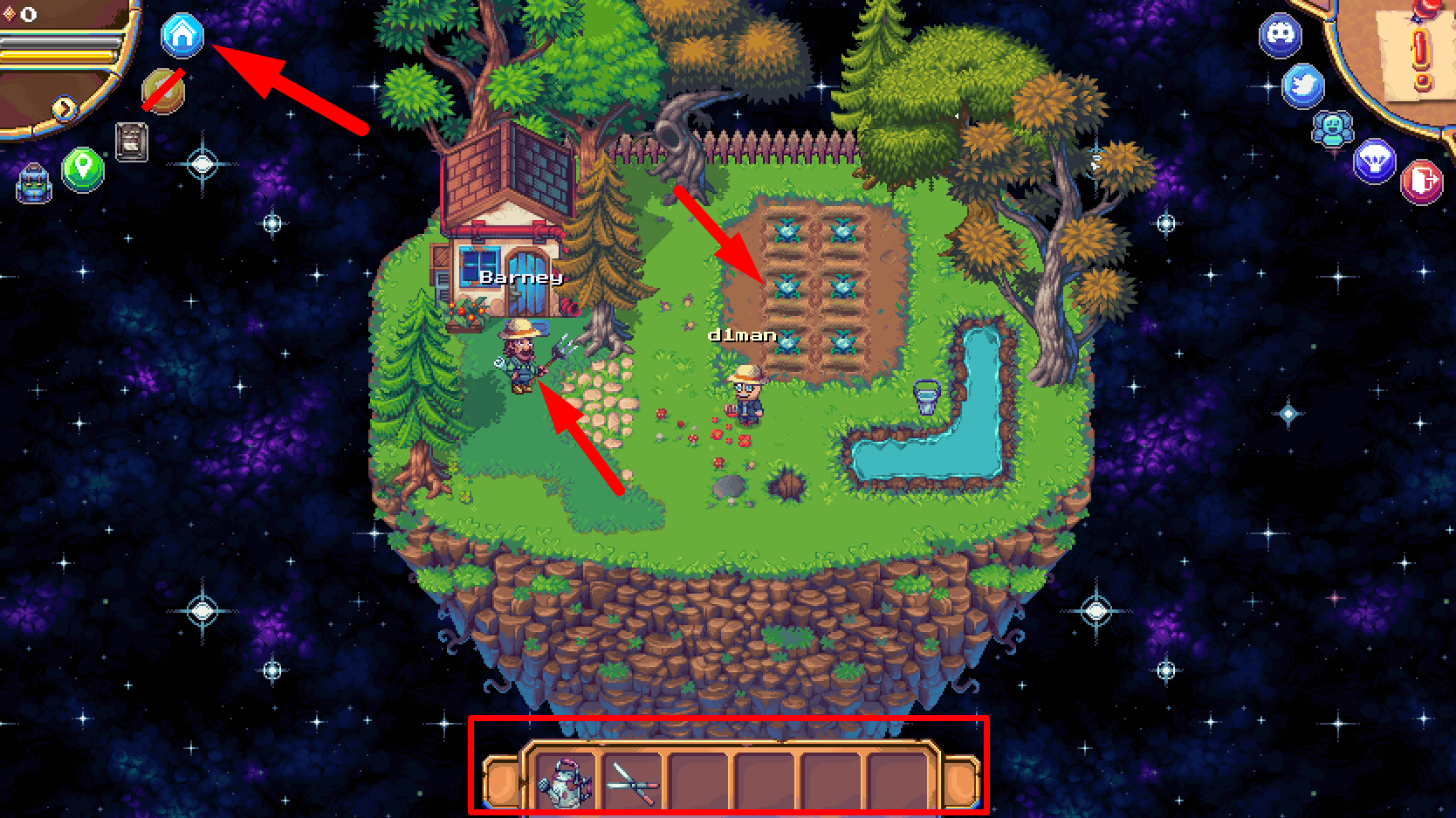Select the watering can hotbar slot

pos(565,780)
